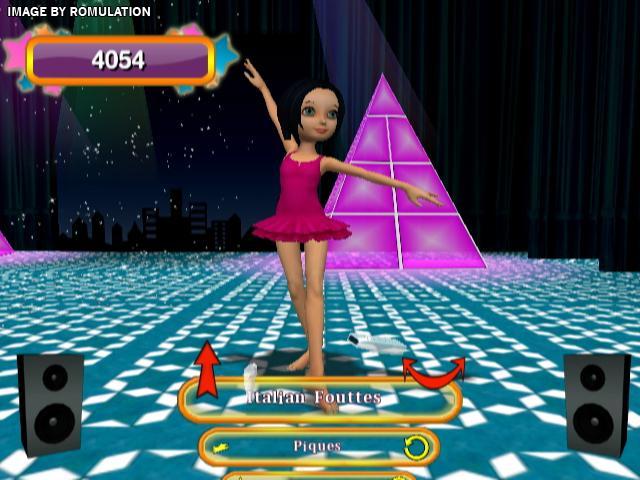The height and width of the screenshot is (480, 640).
Task: Click the red curved double-arrow icon
Action: coord(433,372)
